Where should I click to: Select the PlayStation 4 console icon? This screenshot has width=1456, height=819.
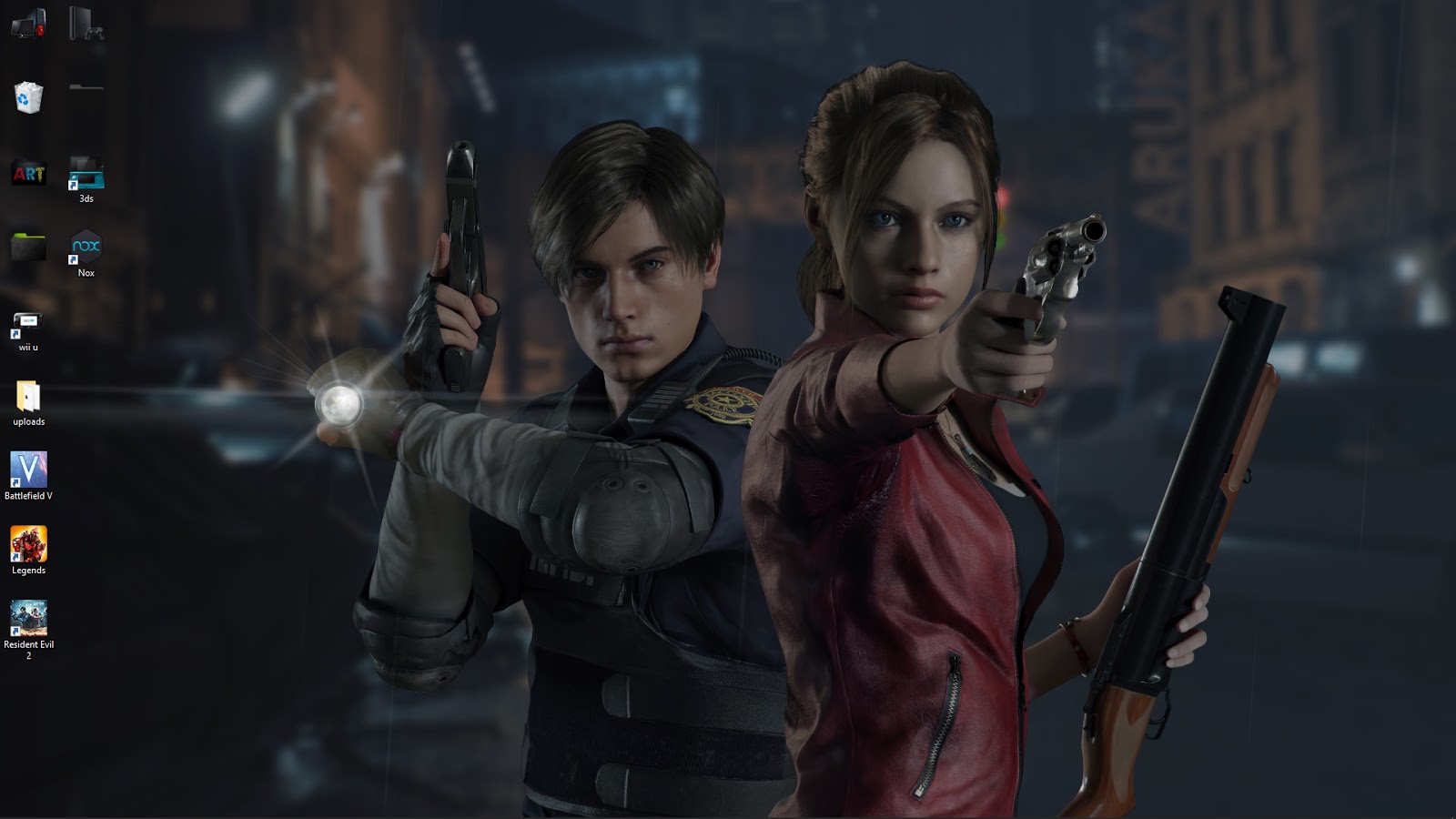point(86,23)
